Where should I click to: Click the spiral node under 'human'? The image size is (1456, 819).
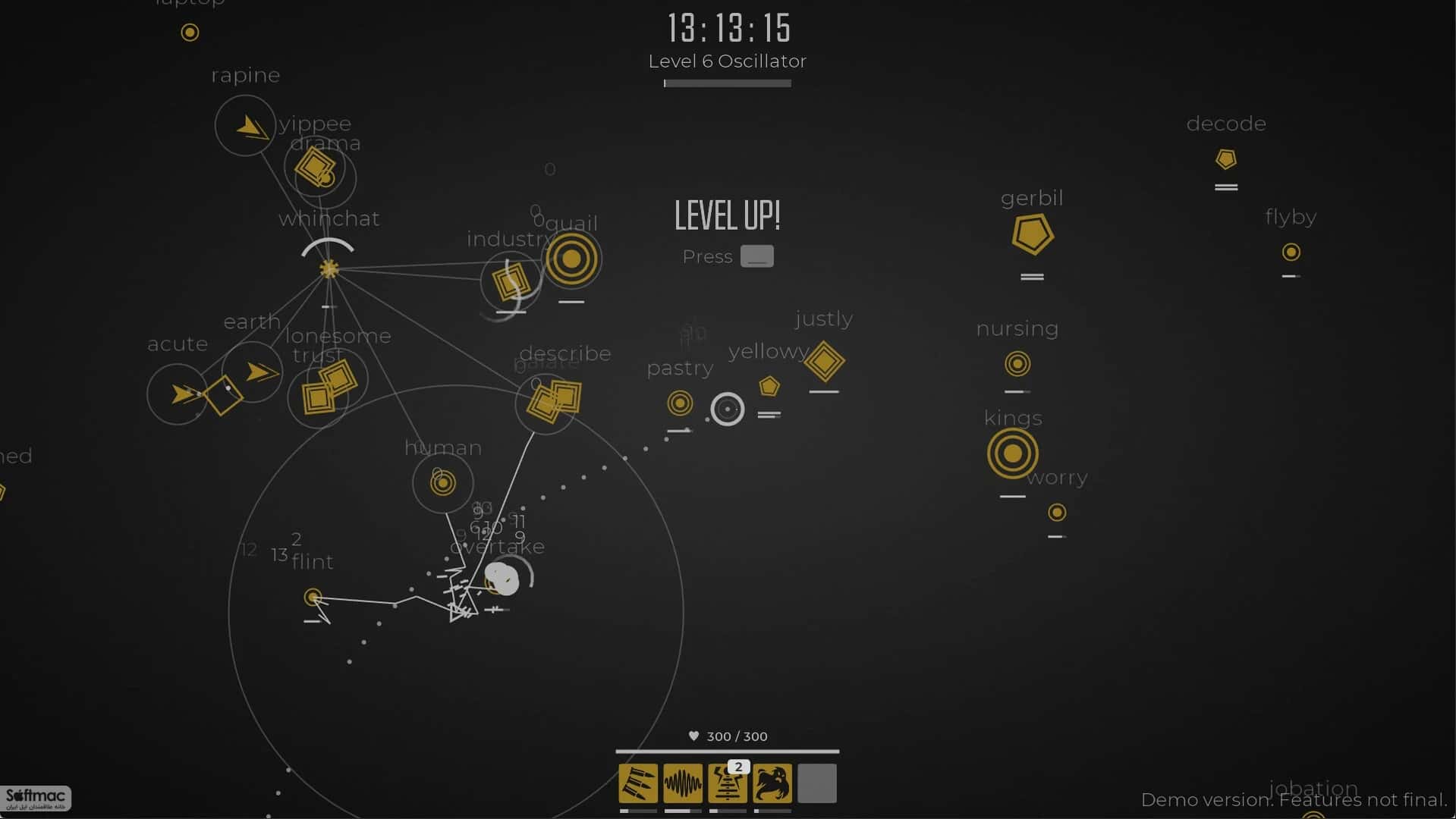coord(442,482)
